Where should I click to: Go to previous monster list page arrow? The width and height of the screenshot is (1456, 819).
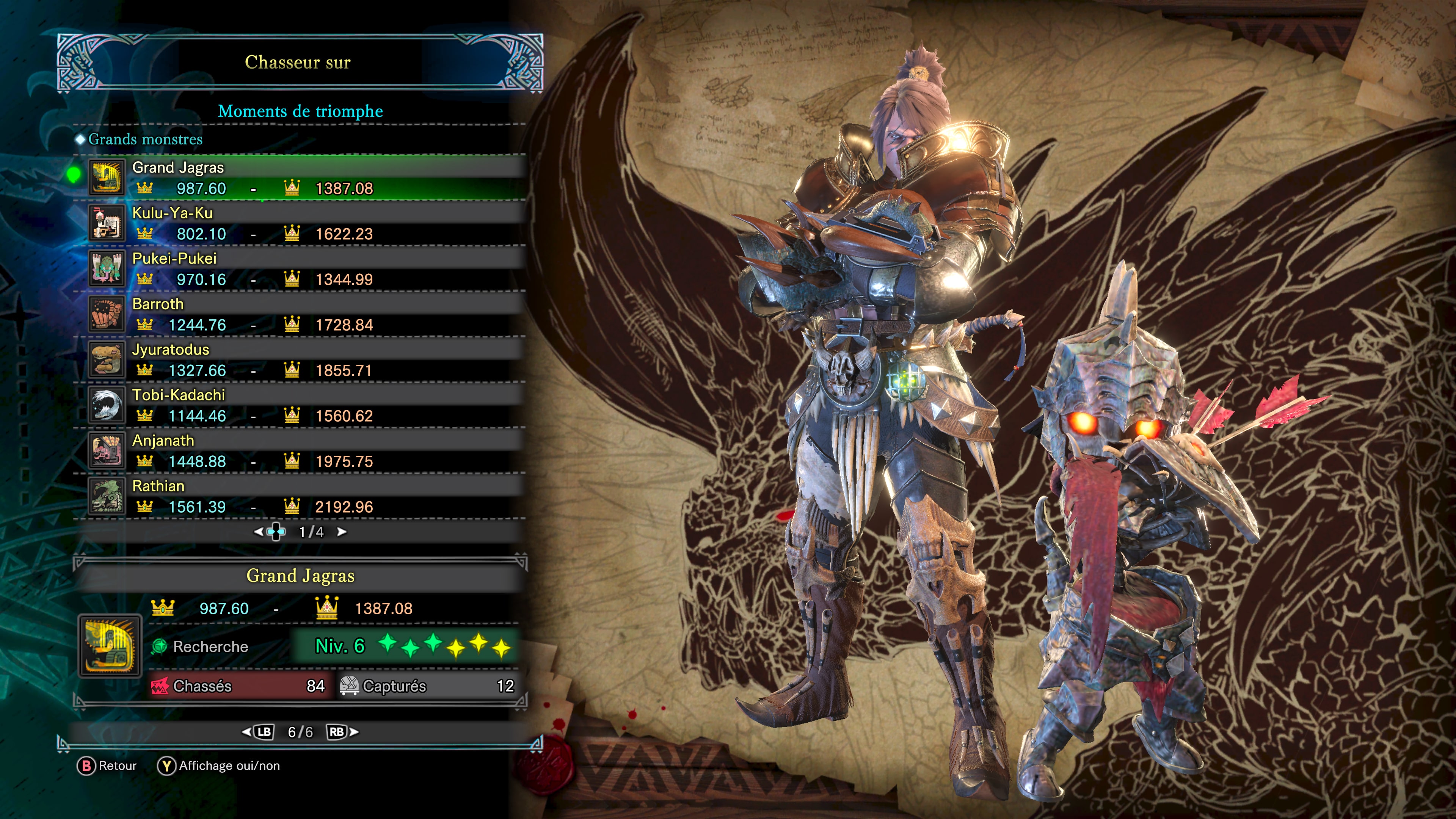tap(258, 532)
